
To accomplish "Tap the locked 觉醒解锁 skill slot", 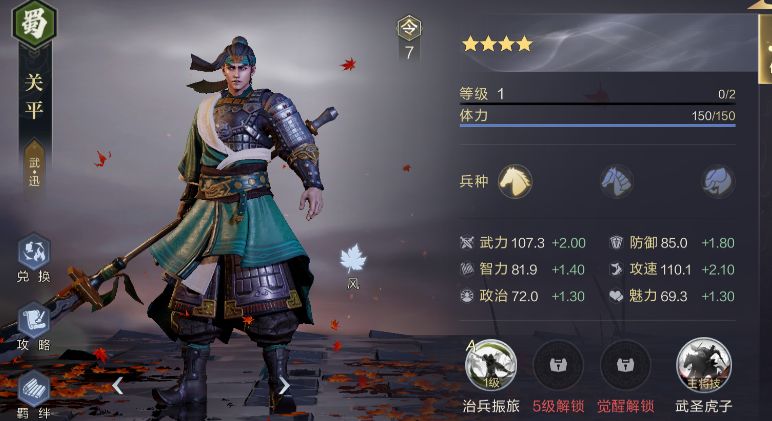I will (x=625, y=364).
